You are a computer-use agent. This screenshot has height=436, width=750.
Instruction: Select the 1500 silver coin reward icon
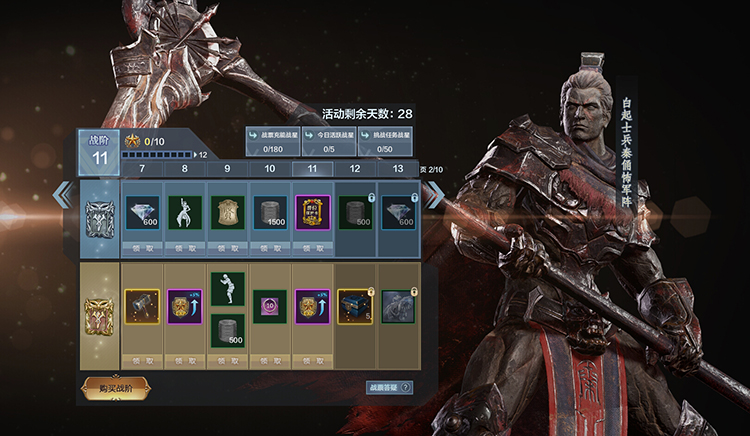click(270, 213)
